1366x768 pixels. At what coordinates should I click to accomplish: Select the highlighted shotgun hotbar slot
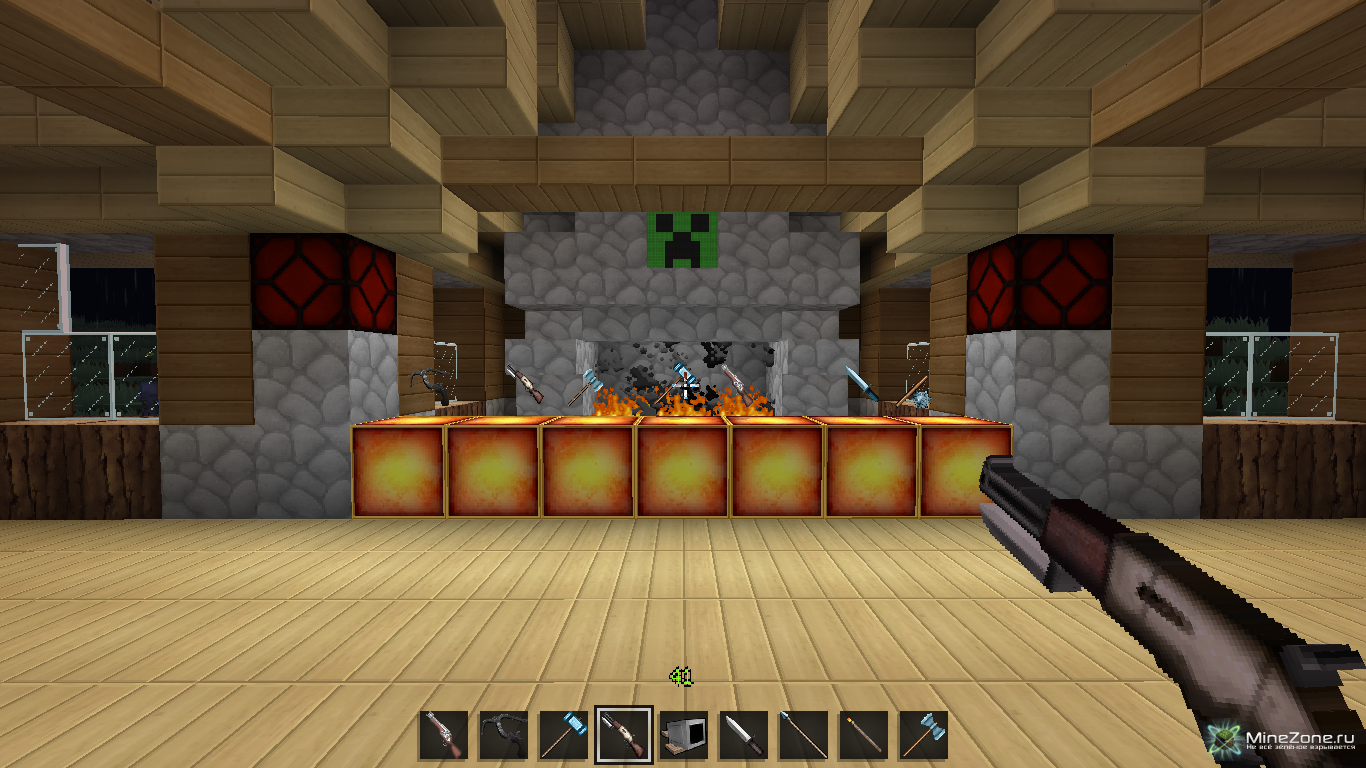tap(624, 735)
